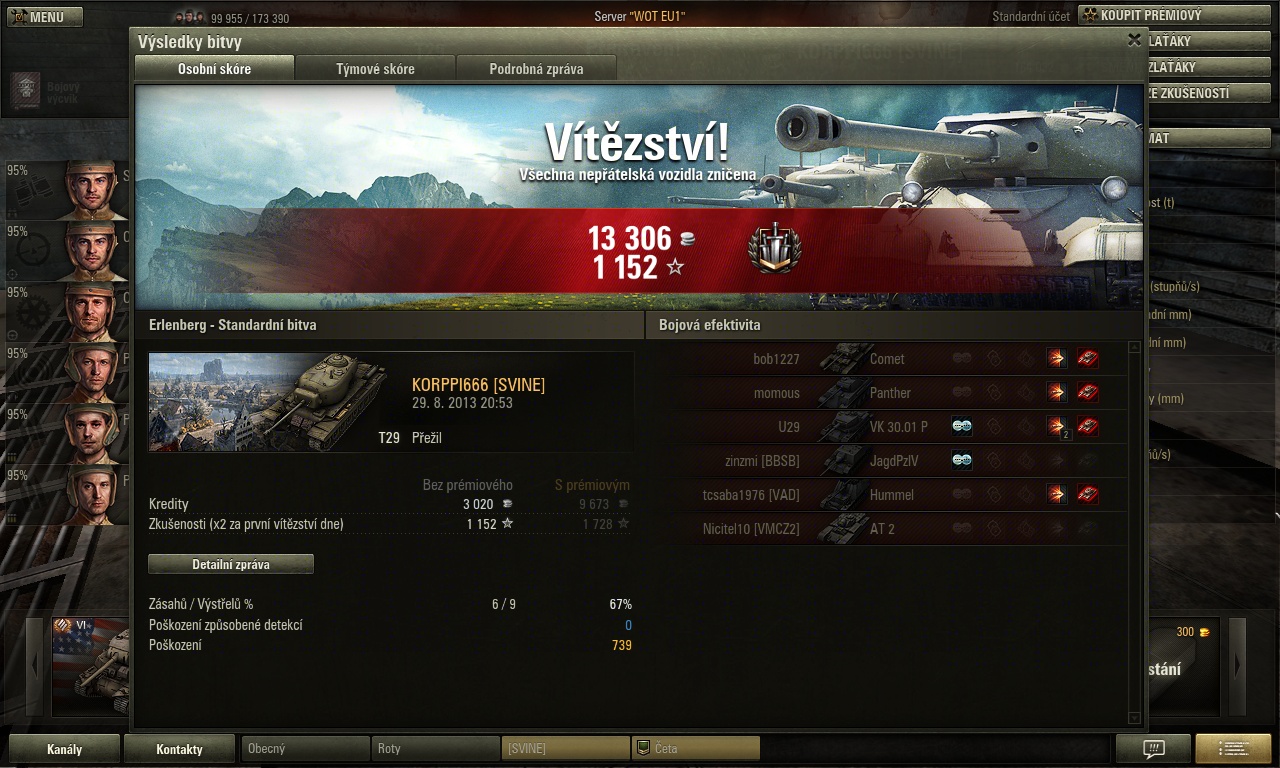Close the battle results window
This screenshot has height=768, width=1280.
1134,40
